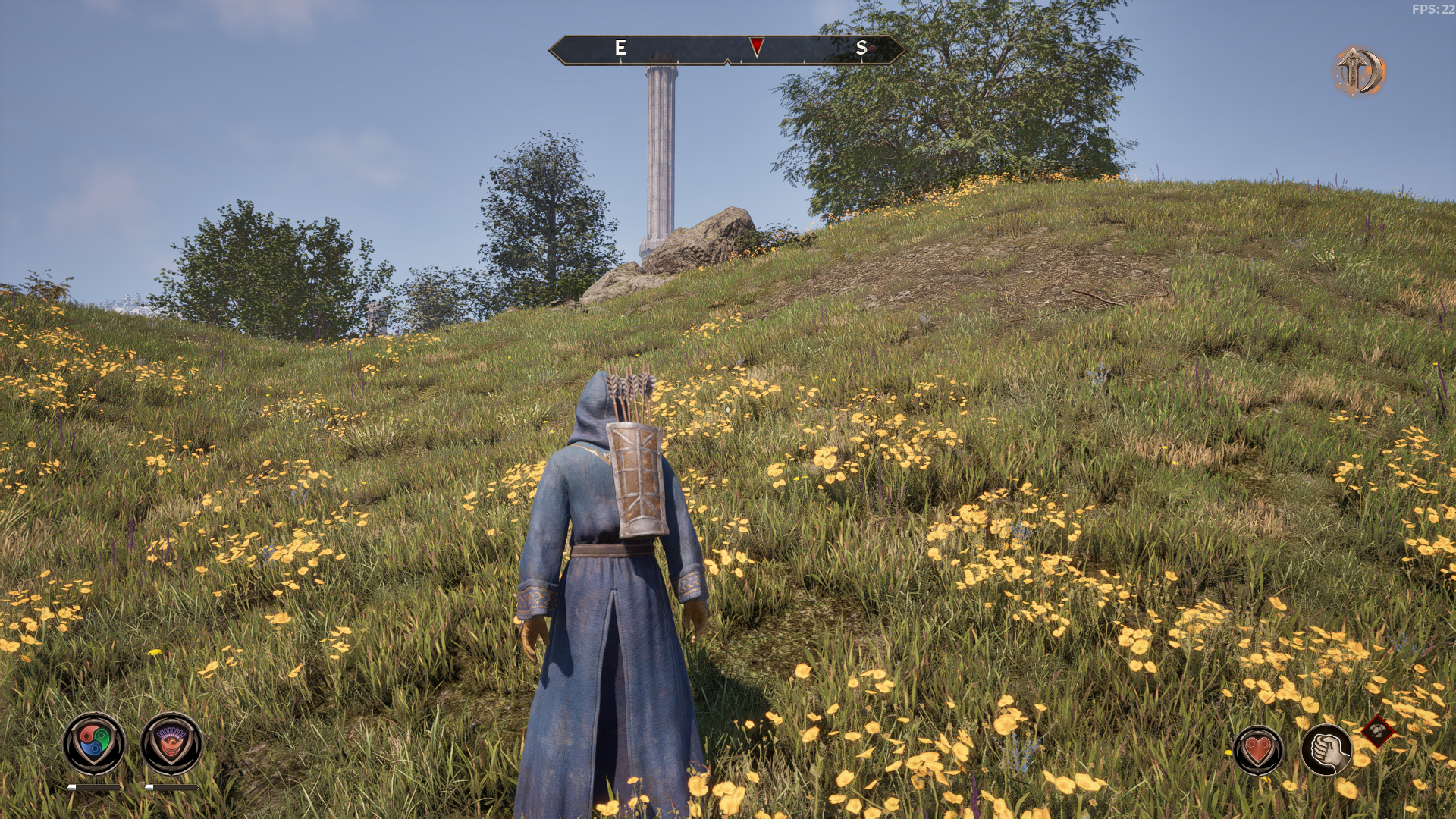
Task: Select the red quest marker on compass
Action: tap(756, 46)
